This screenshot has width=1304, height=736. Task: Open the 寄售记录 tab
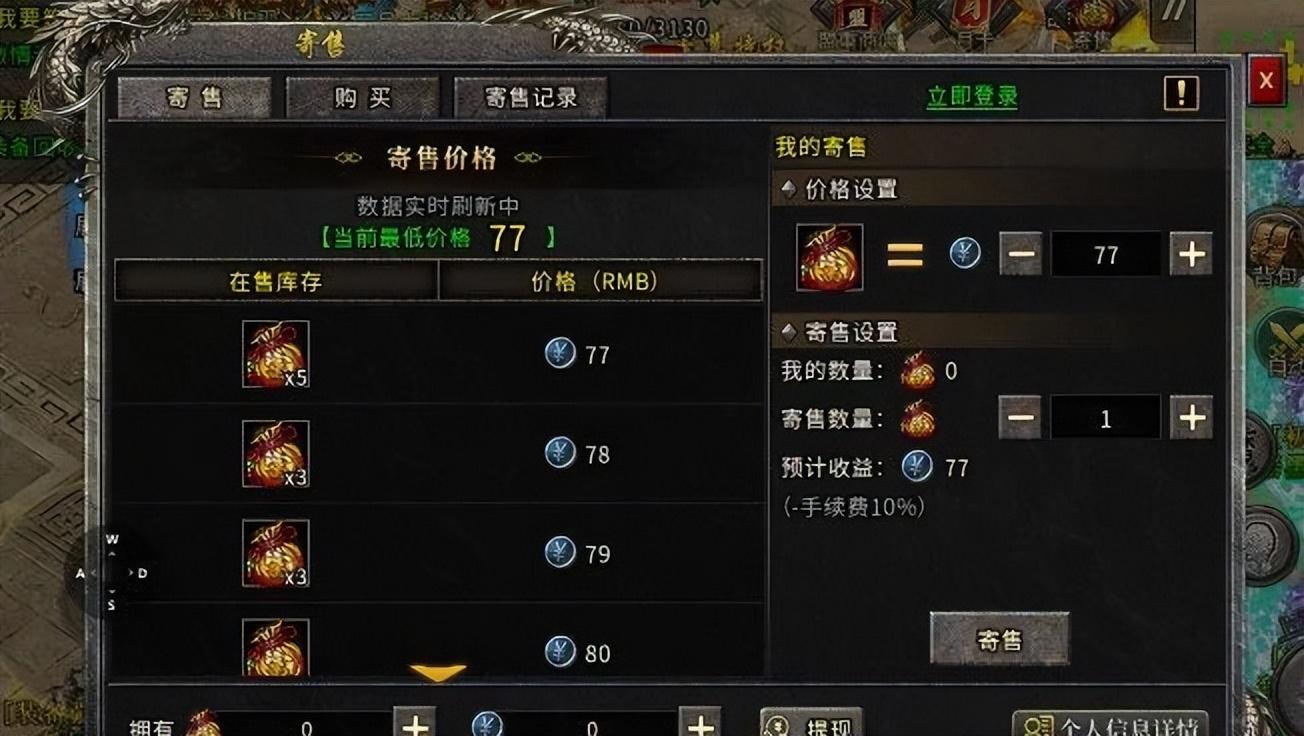click(531, 96)
